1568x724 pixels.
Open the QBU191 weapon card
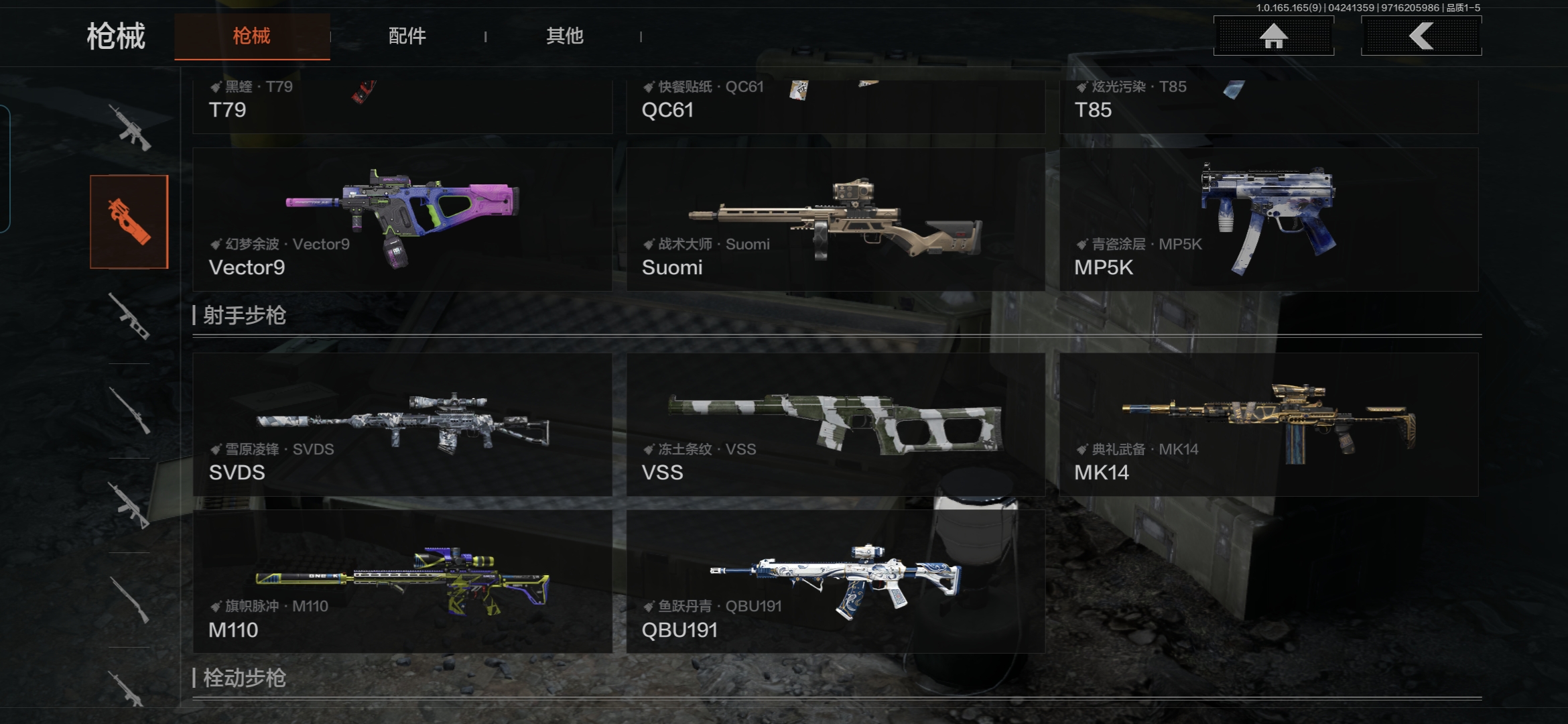(x=836, y=582)
